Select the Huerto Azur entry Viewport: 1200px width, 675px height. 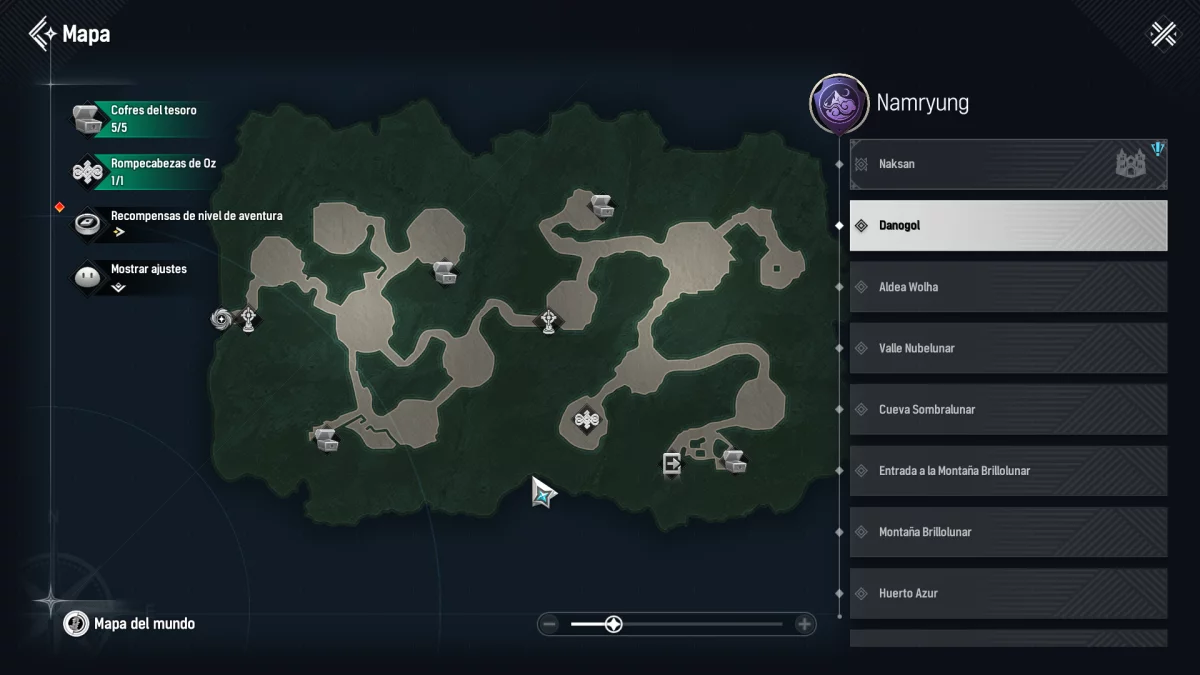tap(1008, 593)
